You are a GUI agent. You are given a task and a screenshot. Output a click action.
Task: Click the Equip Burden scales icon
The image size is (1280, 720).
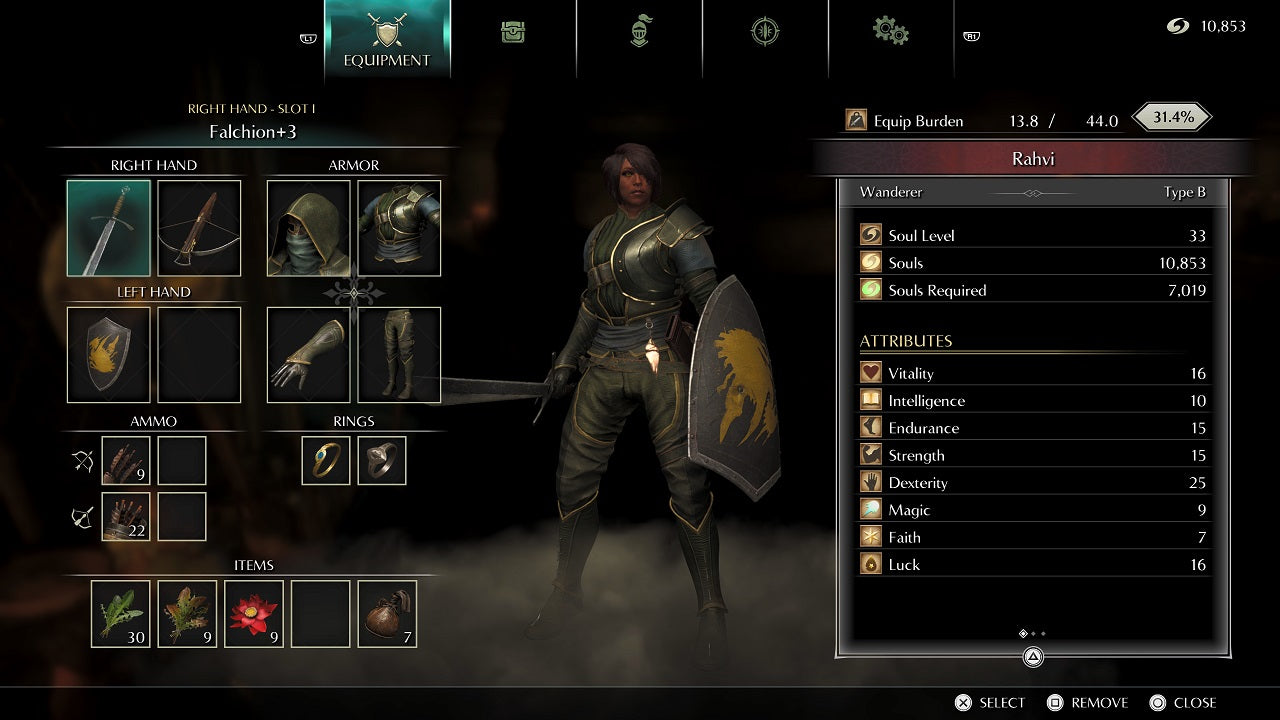point(856,120)
